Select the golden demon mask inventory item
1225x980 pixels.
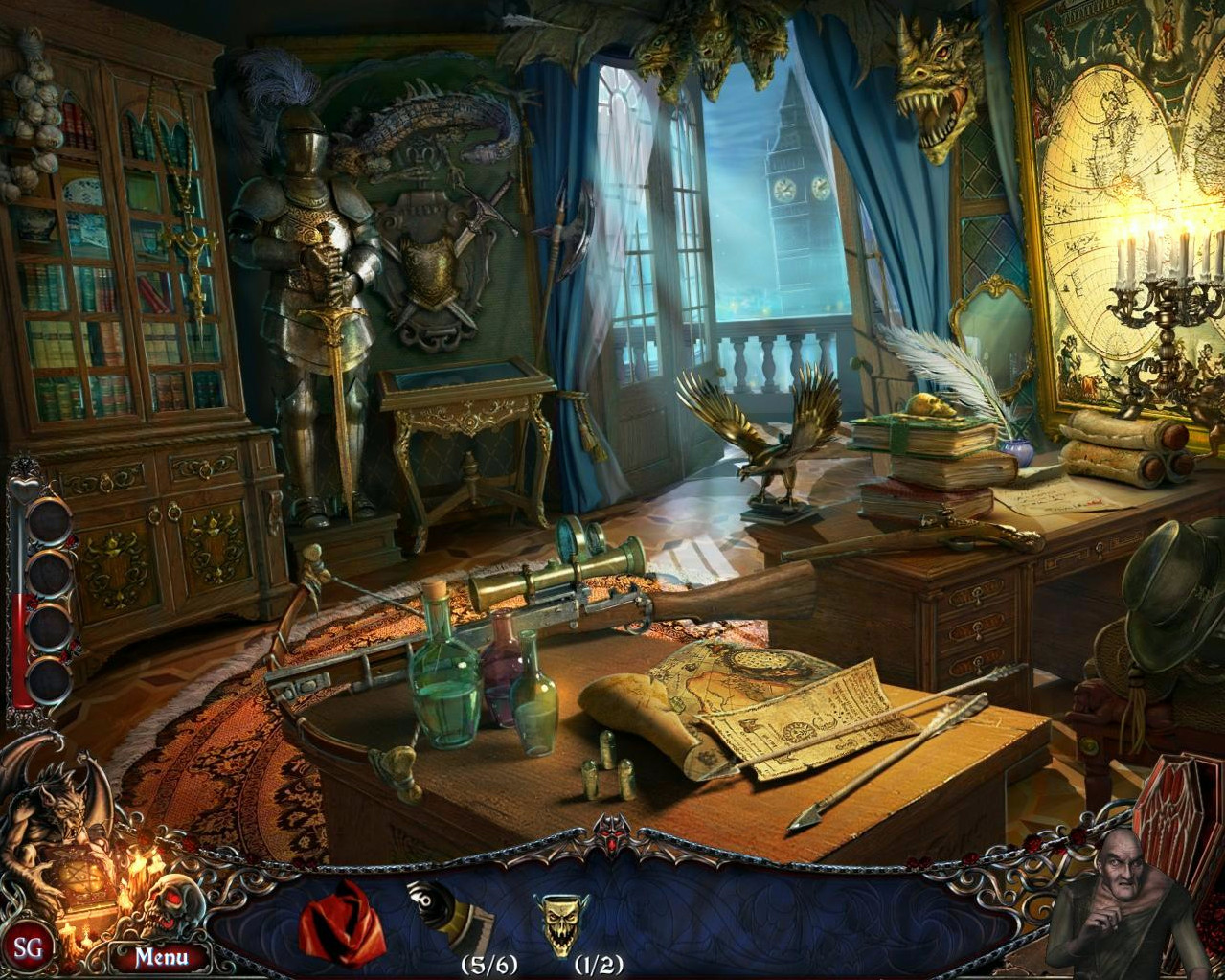coord(561,922)
